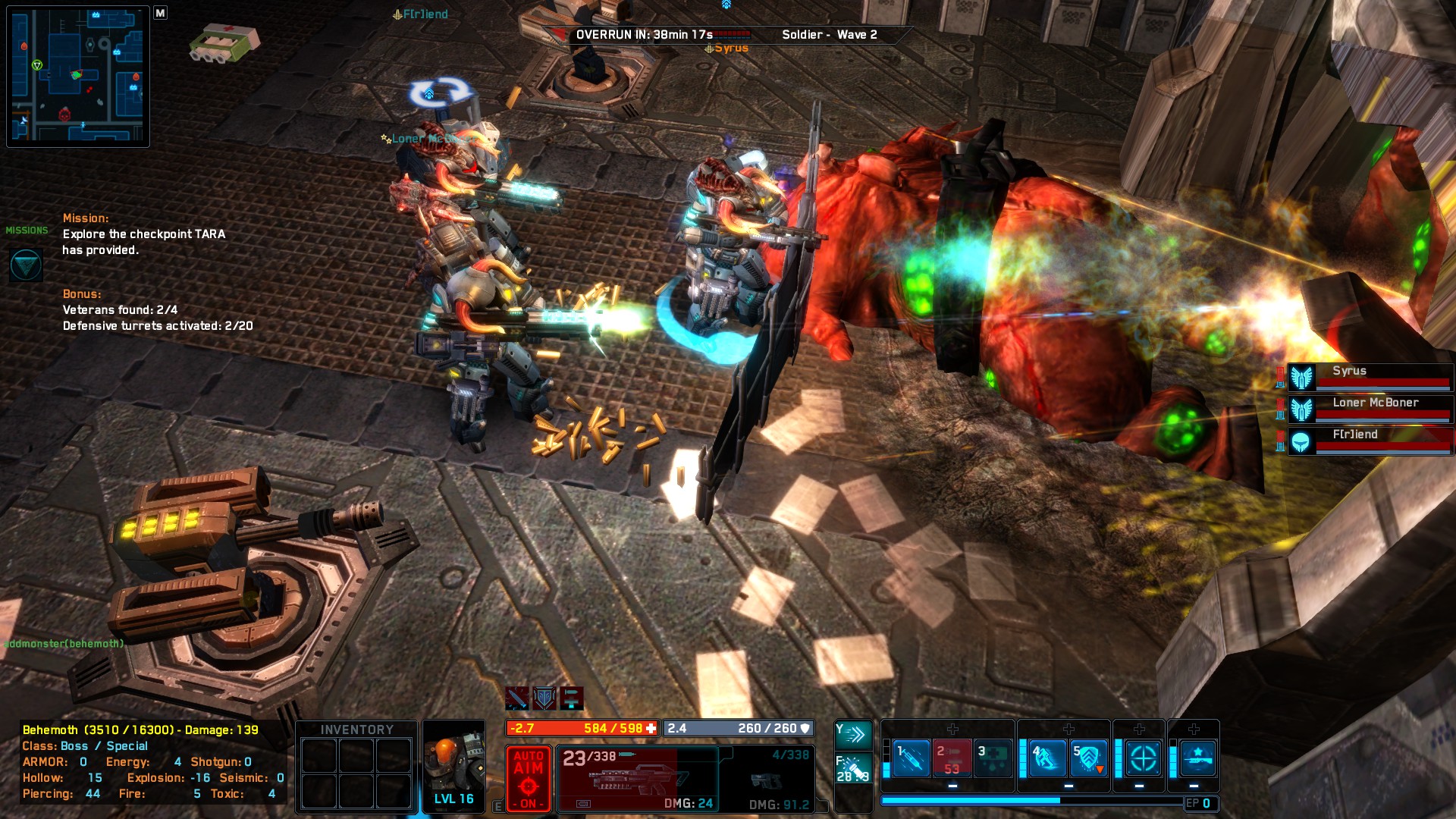This screenshot has height=819, width=1456.
Task: Toggle the Auto Aim button
Action: [528, 779]
